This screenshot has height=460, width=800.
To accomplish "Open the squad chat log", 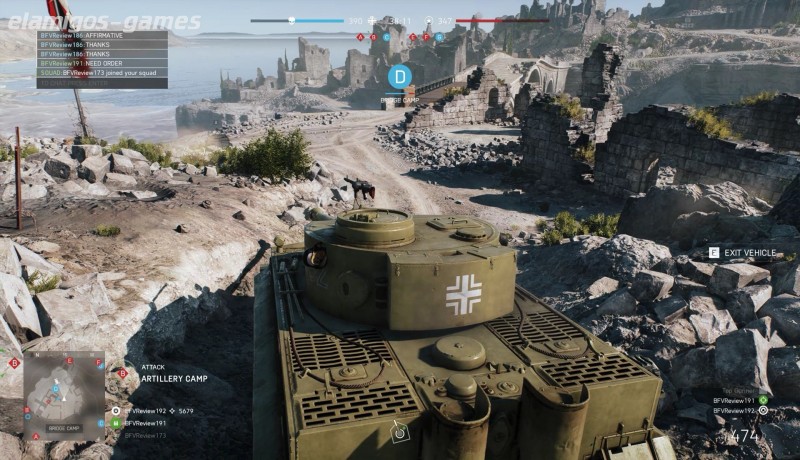I will (x=102, y=60).
